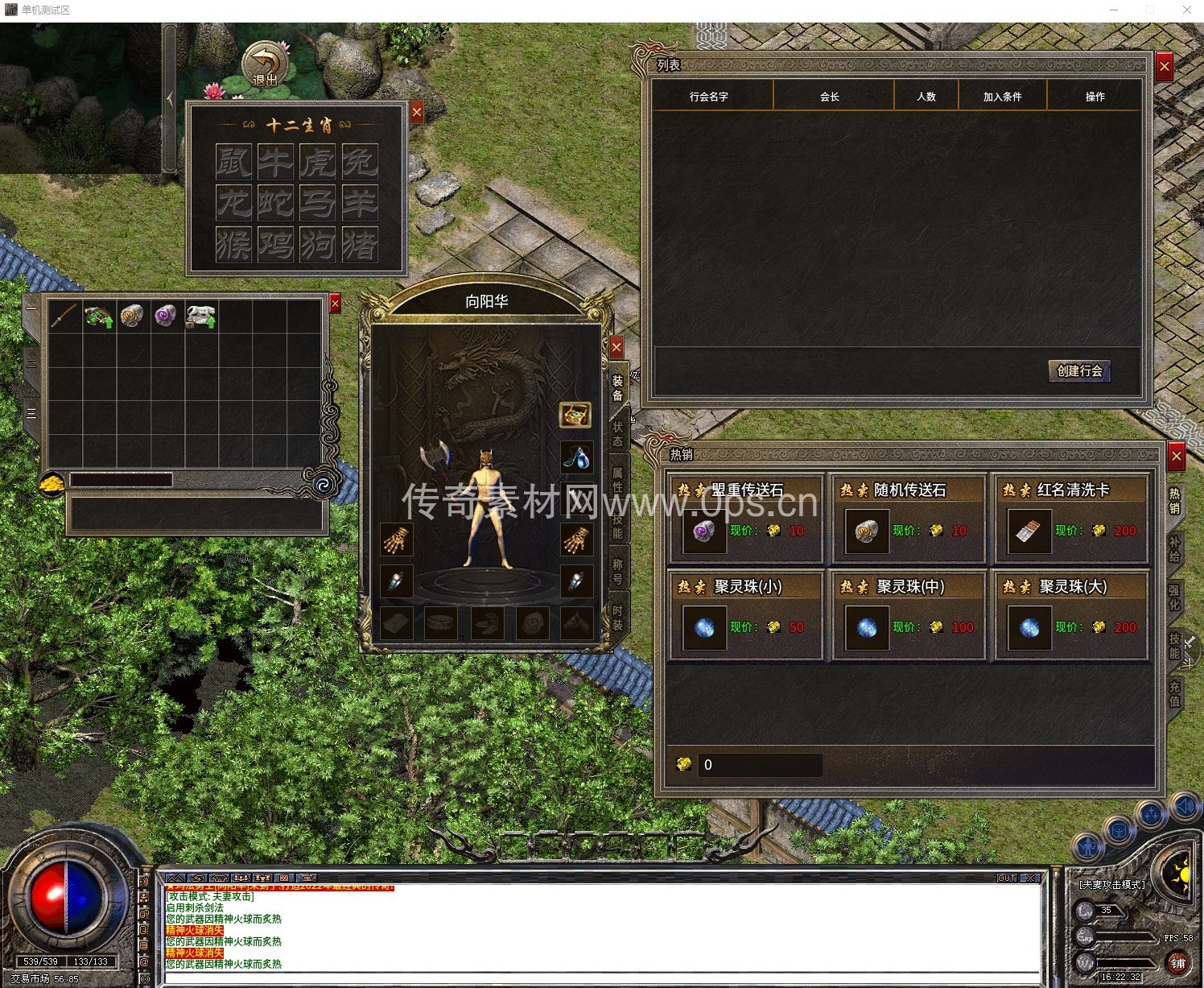The height and width of the screenshot is (988, 1204).
Task: Minimize the game window
Action: (1115, 10)
